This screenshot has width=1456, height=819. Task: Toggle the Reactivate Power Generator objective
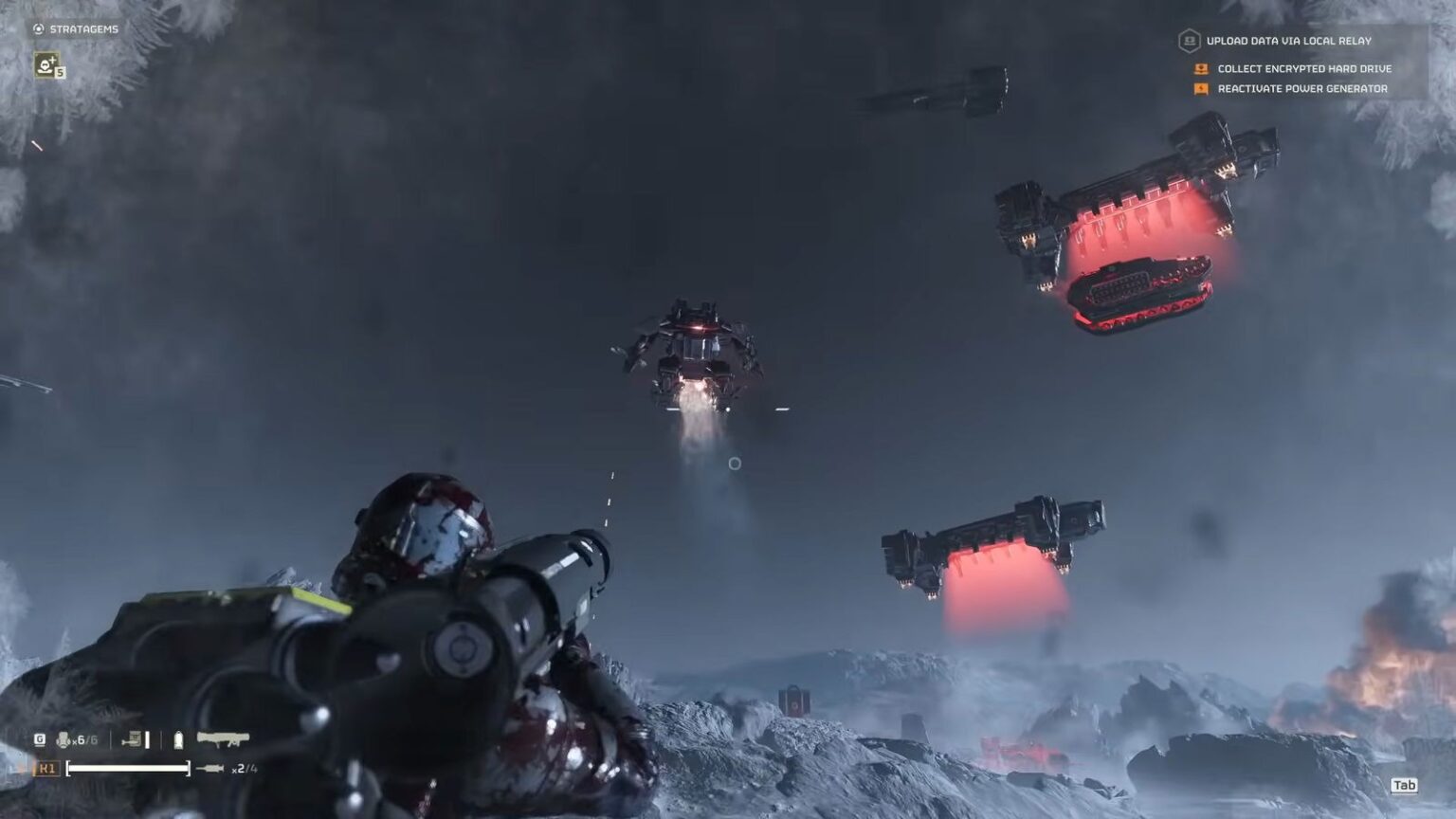pyautogui.click(x=1301, y=87)
